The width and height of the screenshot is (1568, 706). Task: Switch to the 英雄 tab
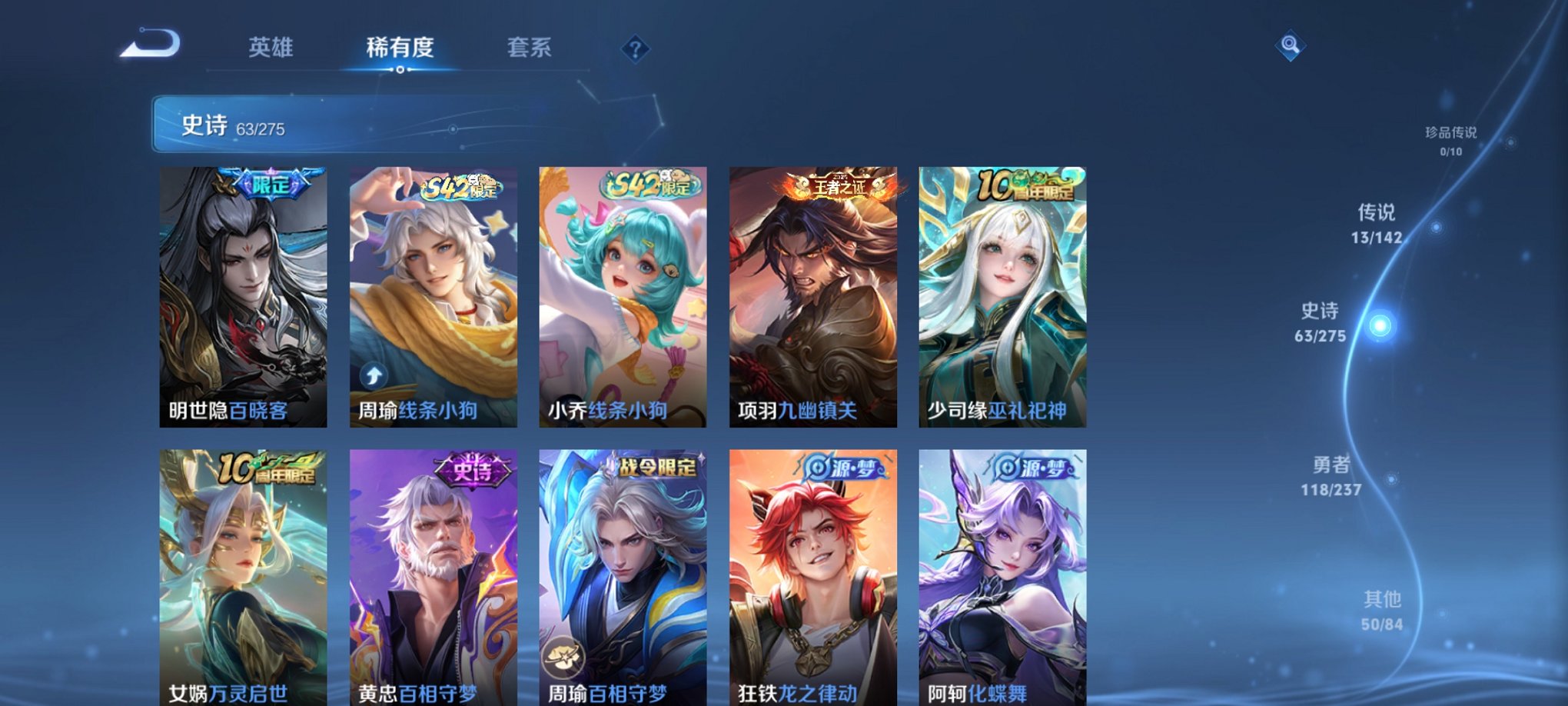pyautogui.click(x=270, y=47)
